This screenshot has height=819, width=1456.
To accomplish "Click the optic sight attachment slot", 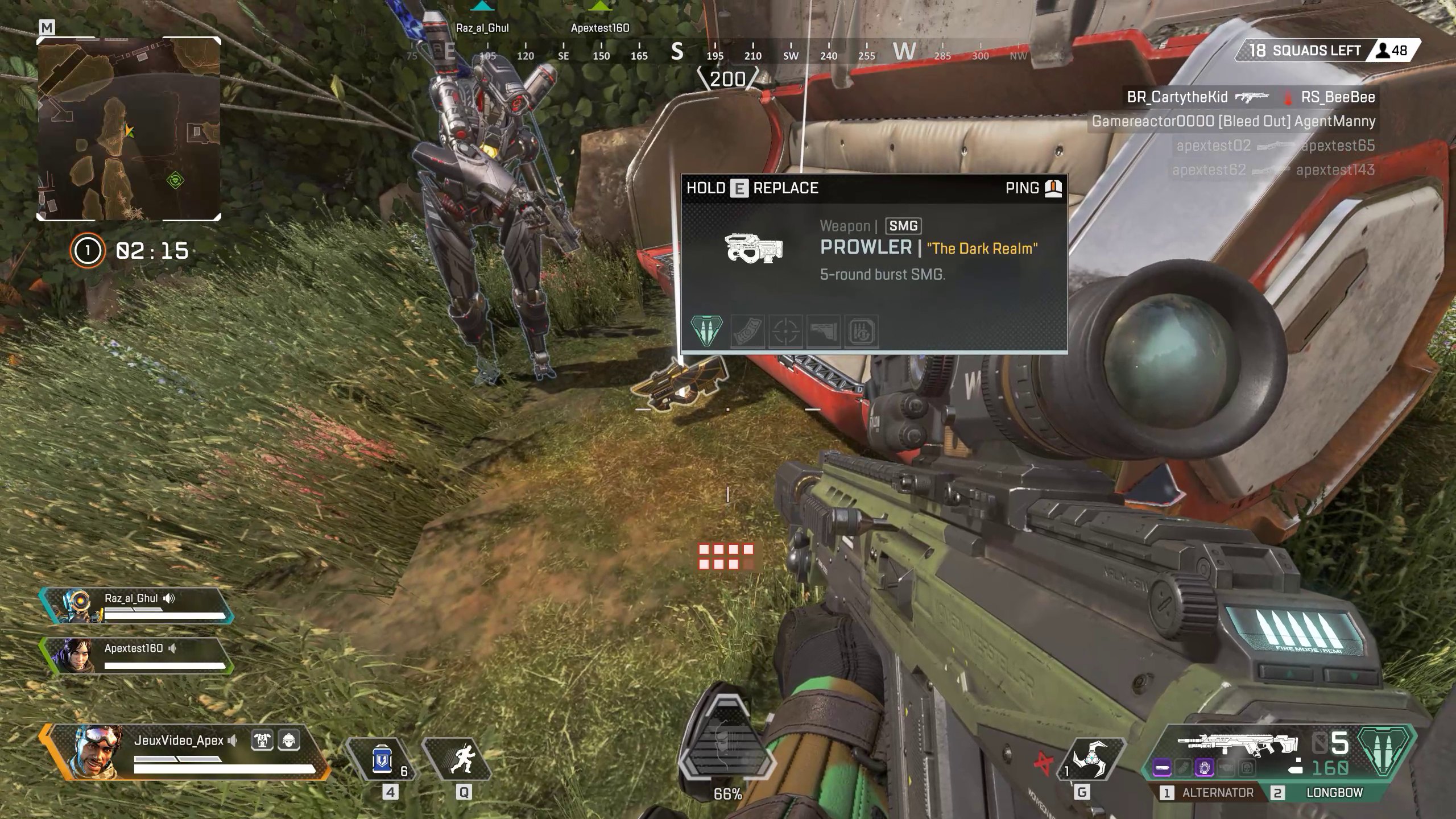I will [785, 331].
